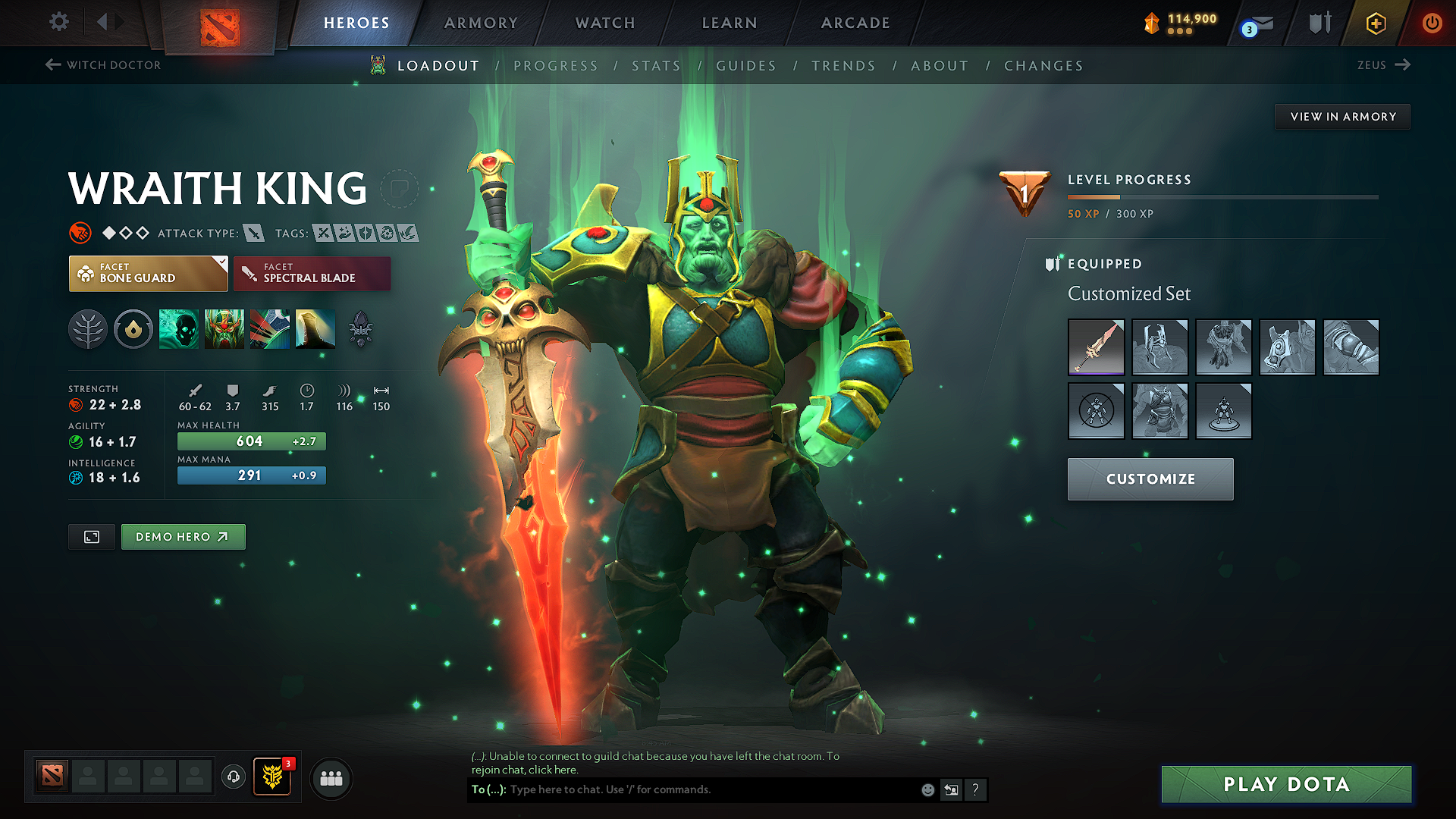1456x819 pixels.
Task: Open the STATS page for Wraith King
Action: (657, 65)
